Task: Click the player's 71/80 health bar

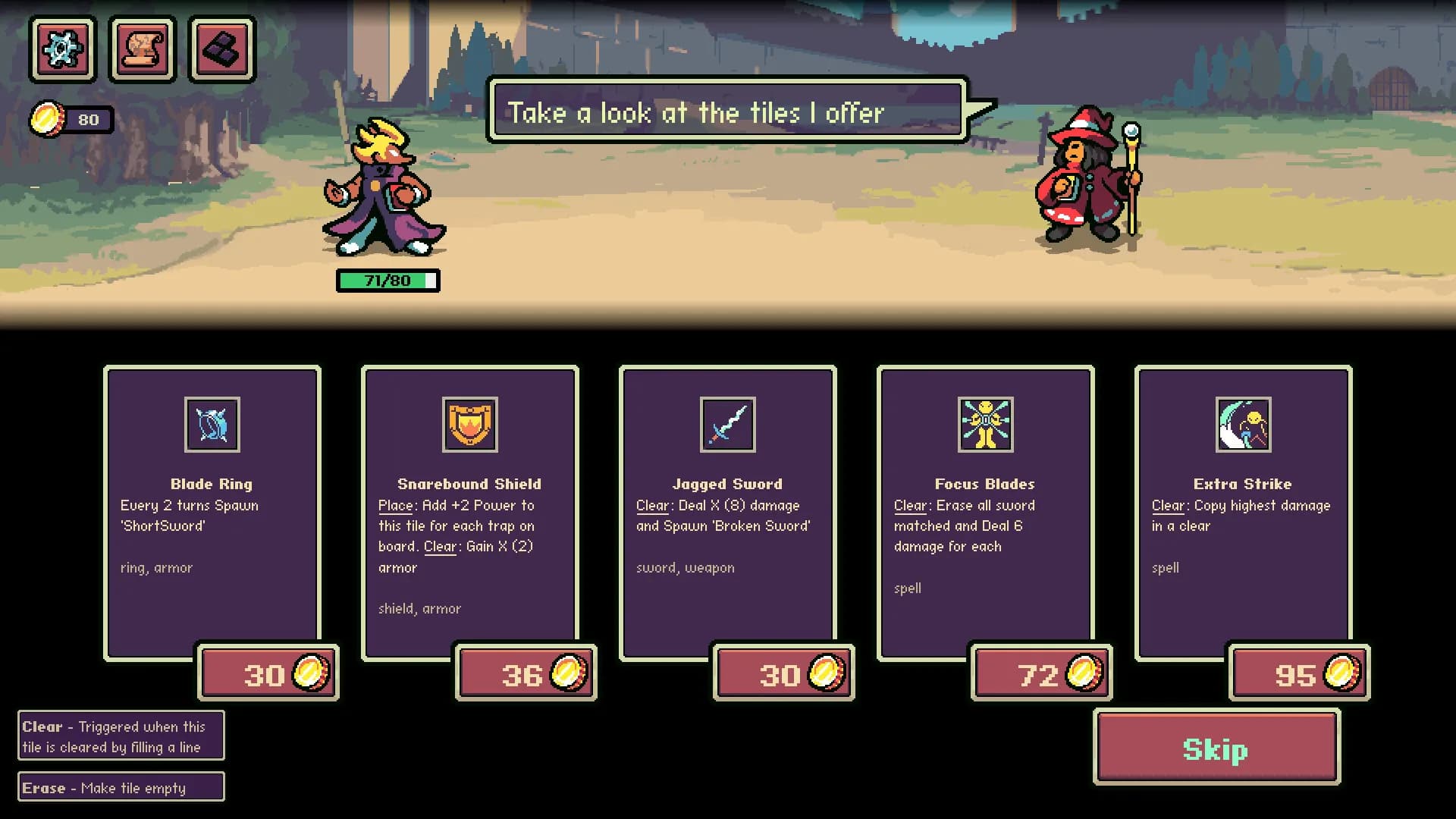Action: (x=388, y=279)
